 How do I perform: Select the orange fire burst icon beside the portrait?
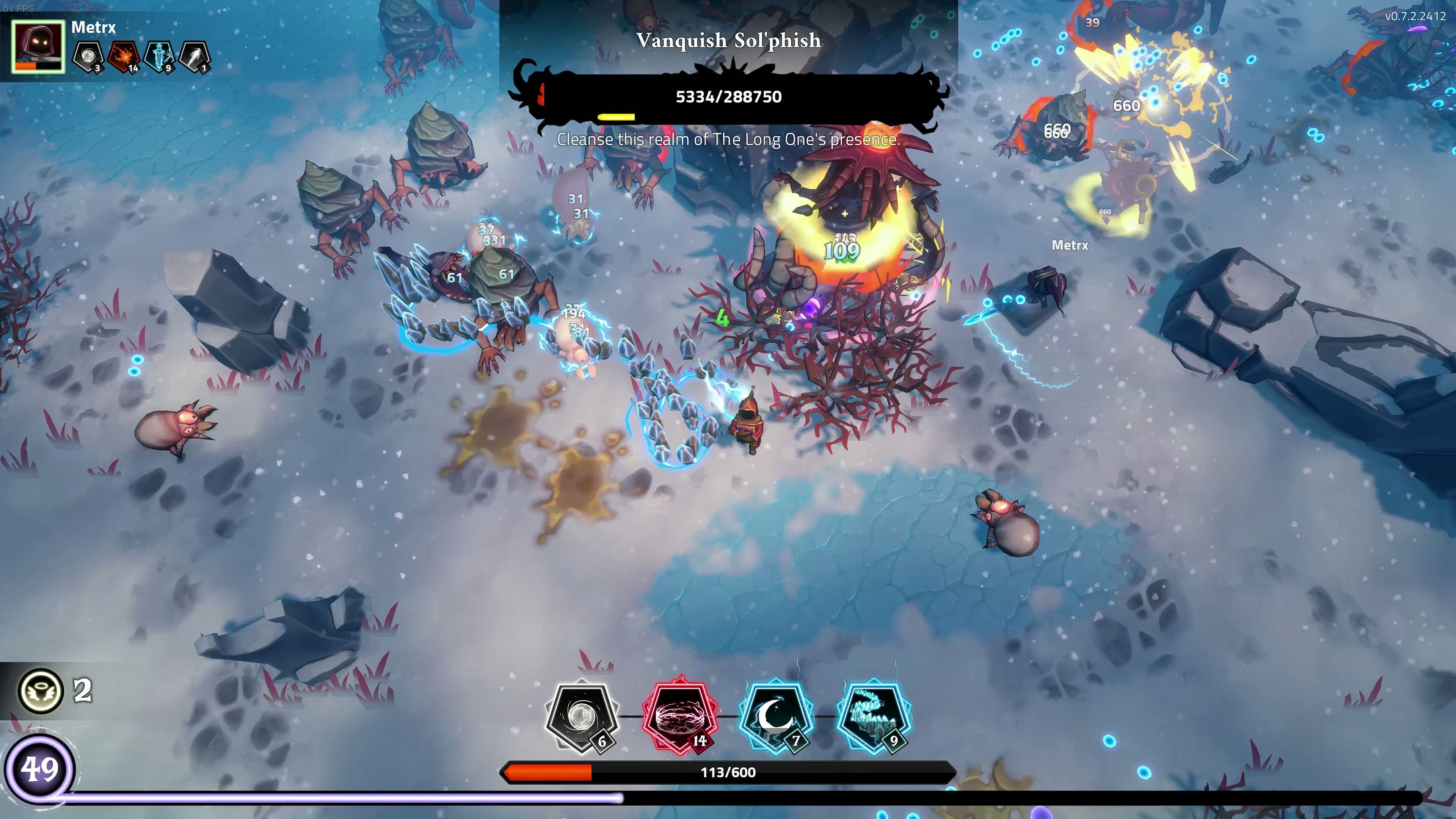[x=124, y=56]
